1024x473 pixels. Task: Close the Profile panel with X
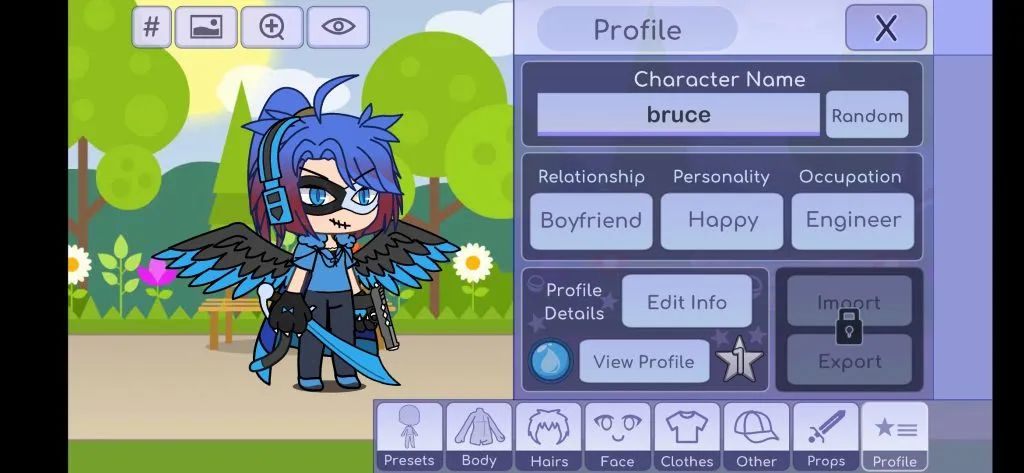click(885, 28)
